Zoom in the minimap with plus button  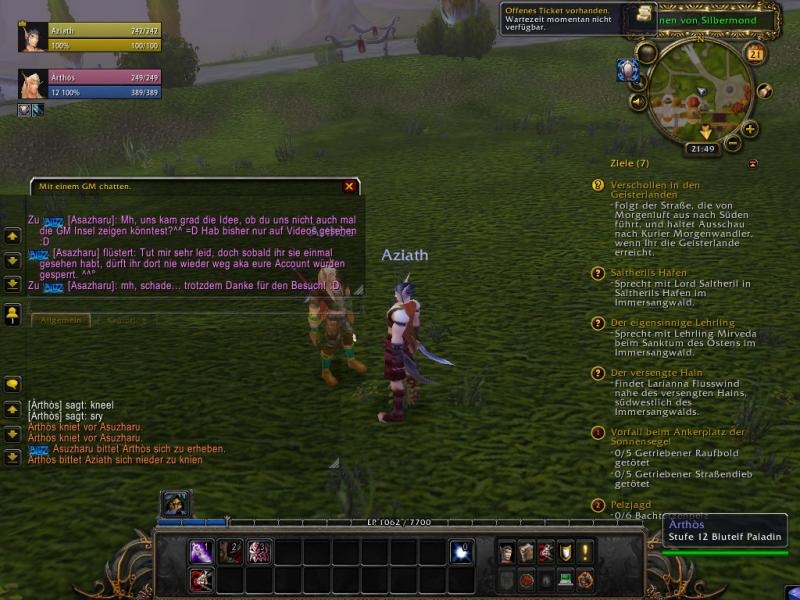pos(750,129)
